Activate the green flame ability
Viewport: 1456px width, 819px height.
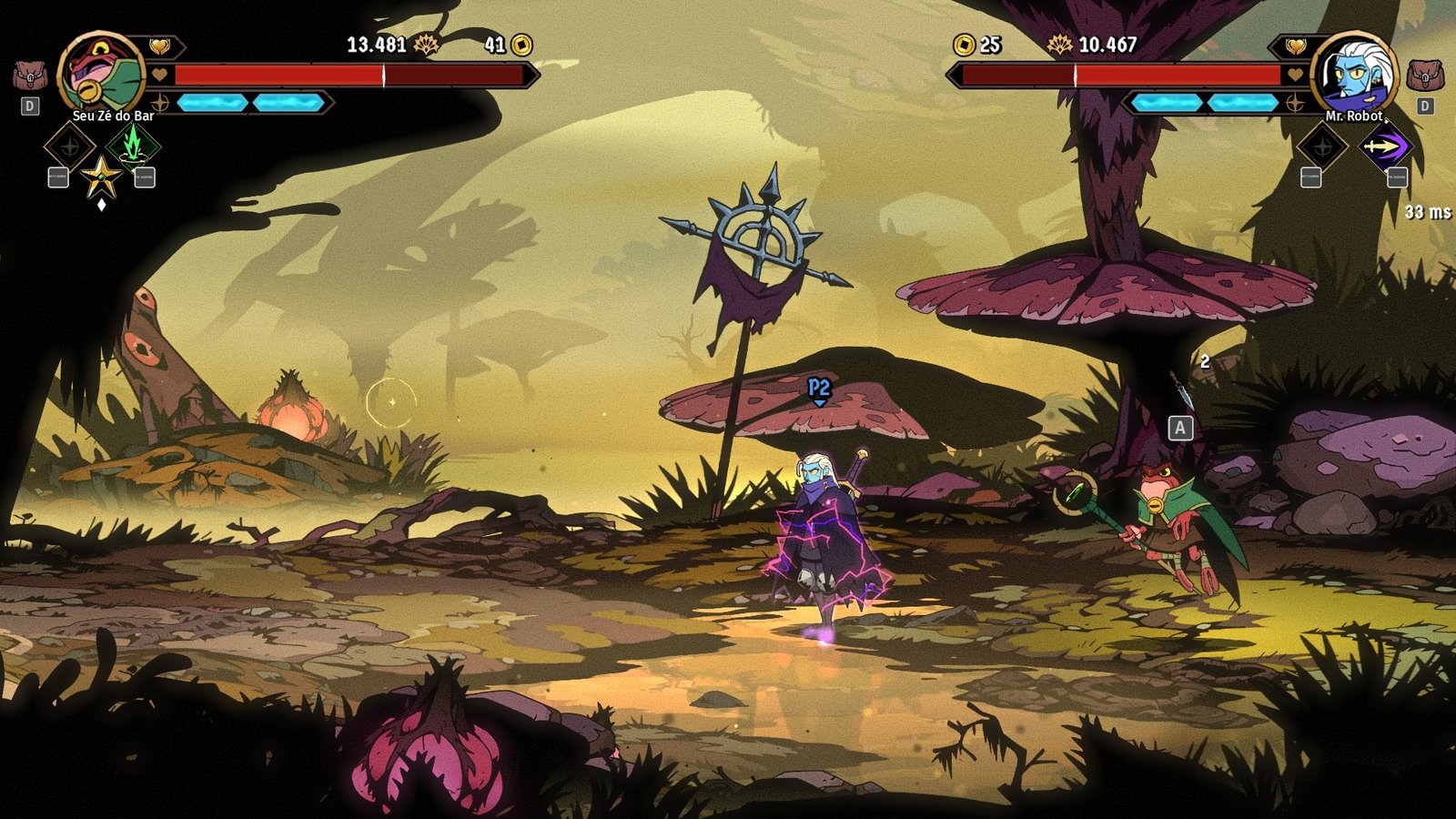(x=133, y=145)
